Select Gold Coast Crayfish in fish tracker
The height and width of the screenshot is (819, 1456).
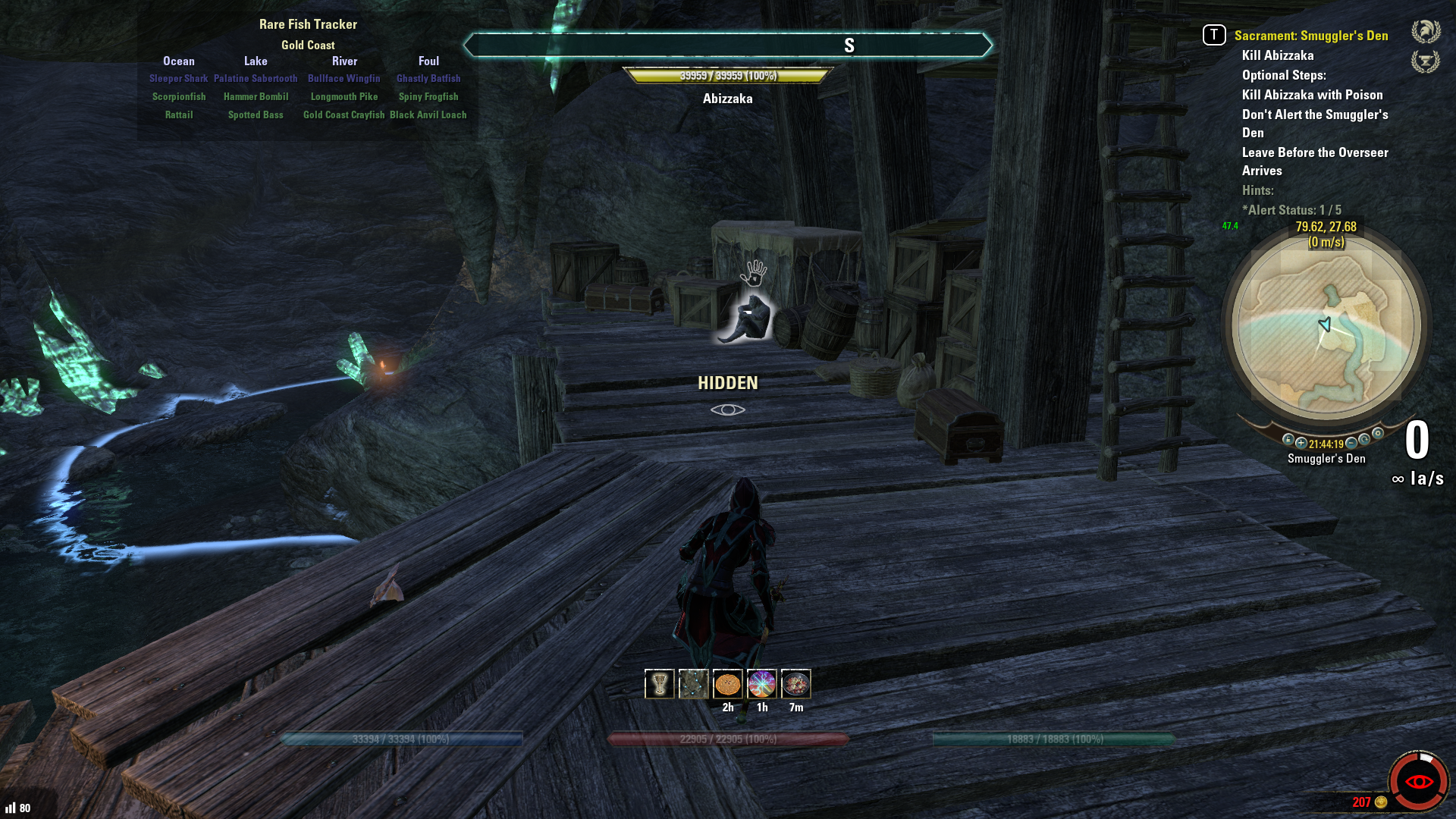[344, 115]
